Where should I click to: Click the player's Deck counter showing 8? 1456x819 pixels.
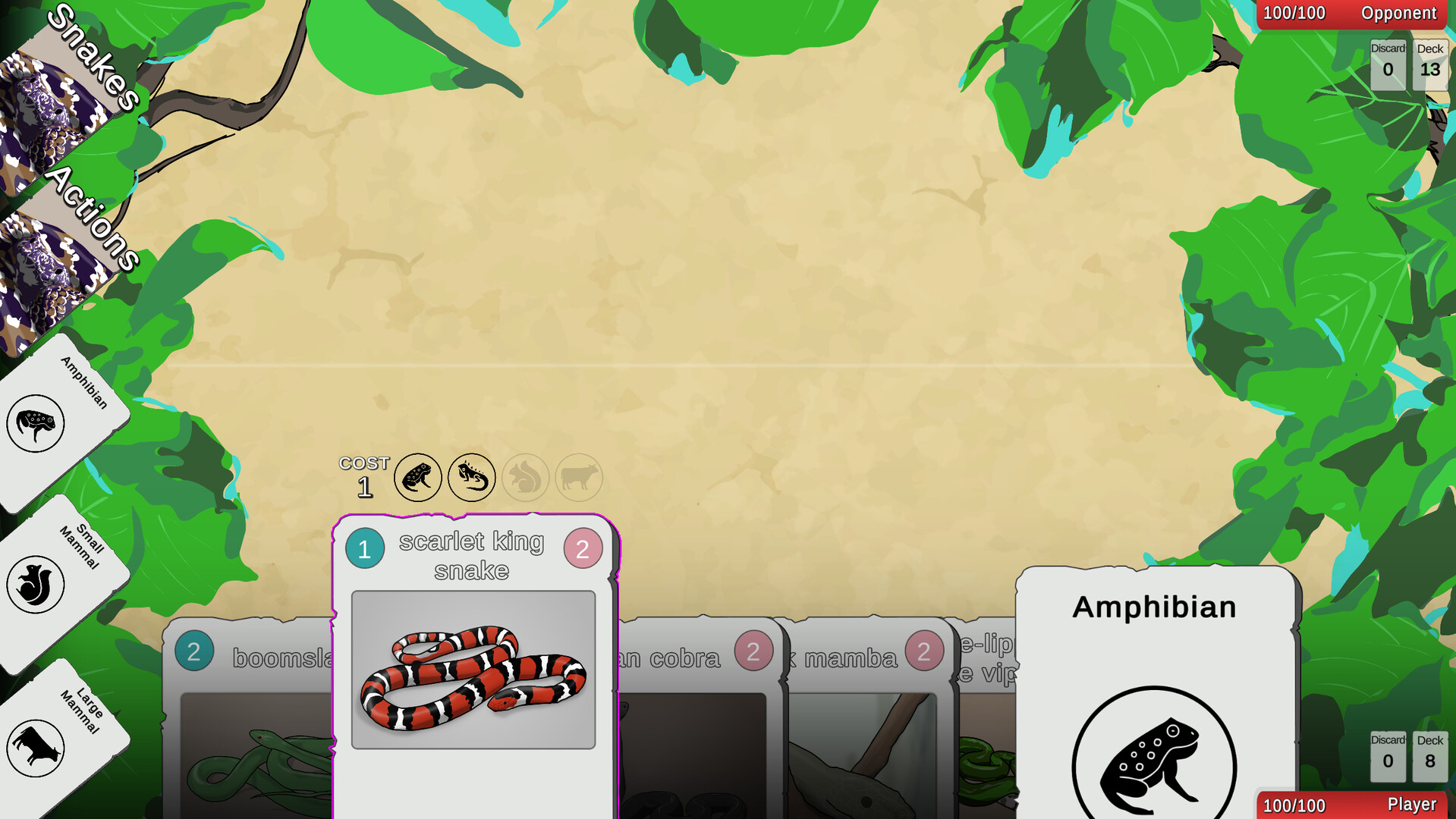[1430, 755]
